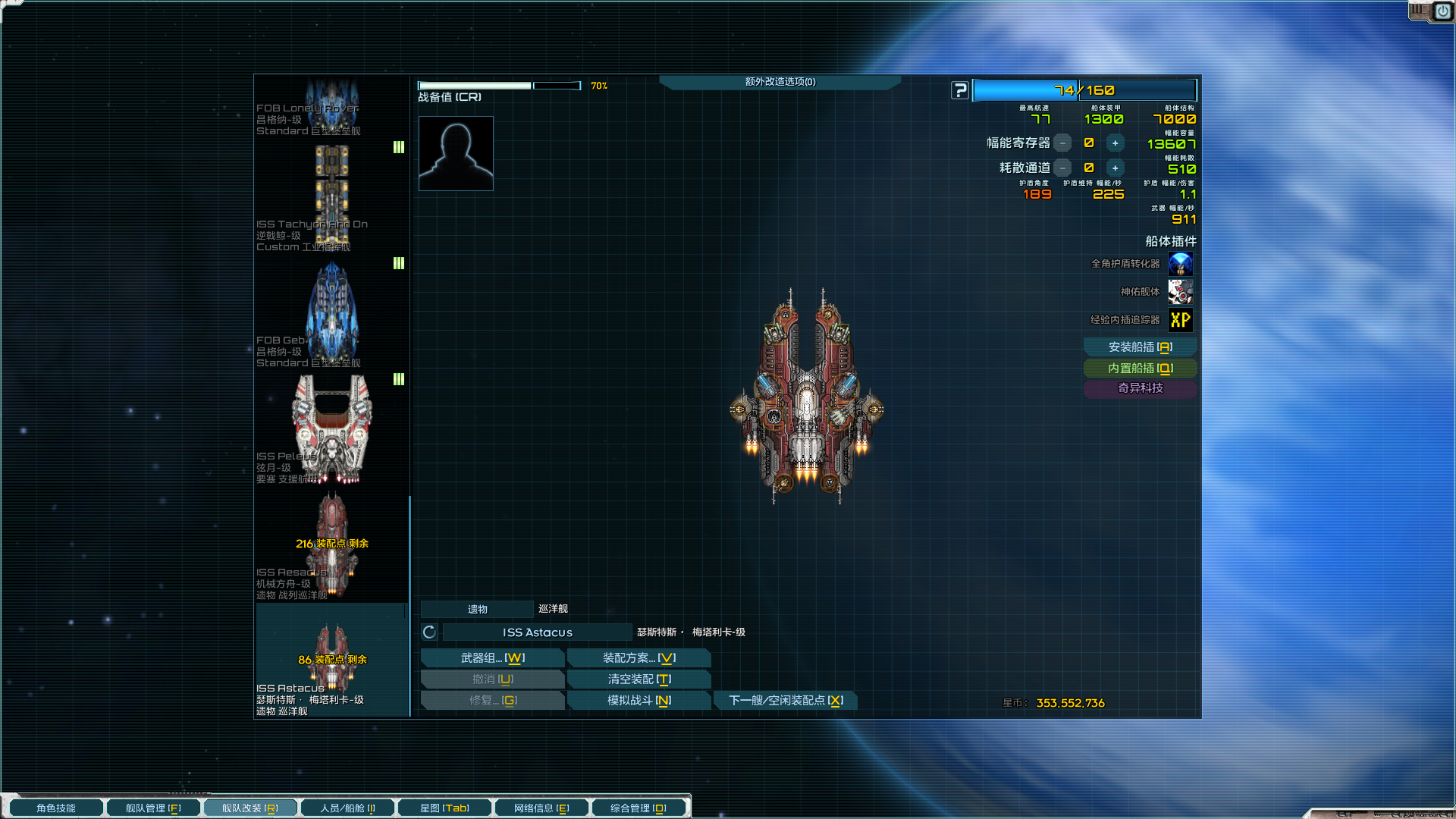This screenshot has height=819, width=1456.
Task: Increase 幅能寄存器 capacitors with plus
Action: (x=1115, y=143)
